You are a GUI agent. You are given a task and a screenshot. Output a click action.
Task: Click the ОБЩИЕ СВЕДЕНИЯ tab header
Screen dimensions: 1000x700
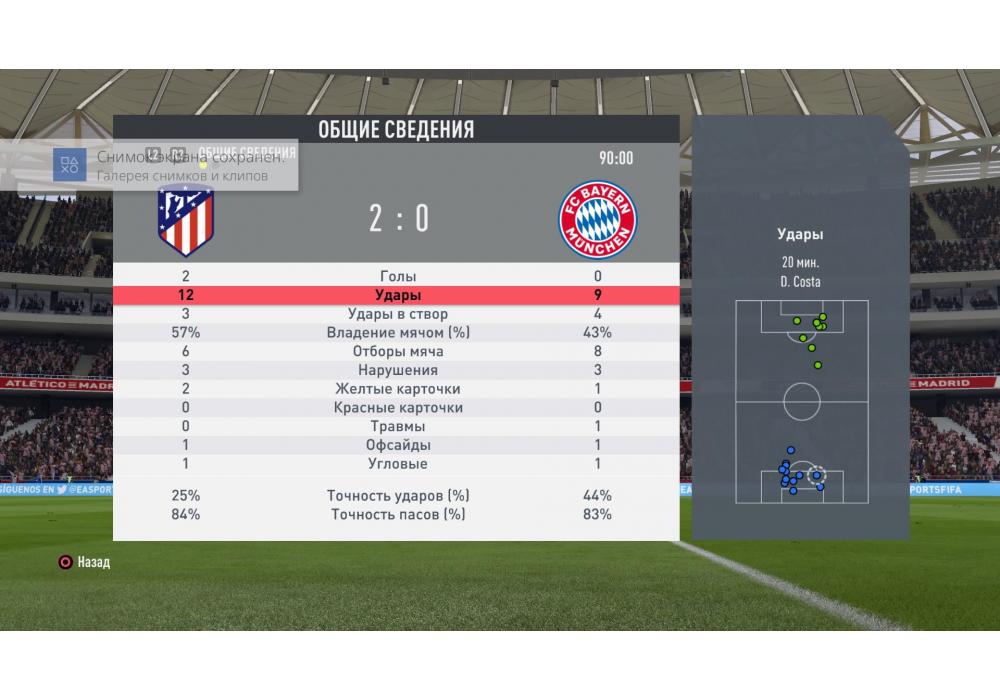tap(396, 130)
